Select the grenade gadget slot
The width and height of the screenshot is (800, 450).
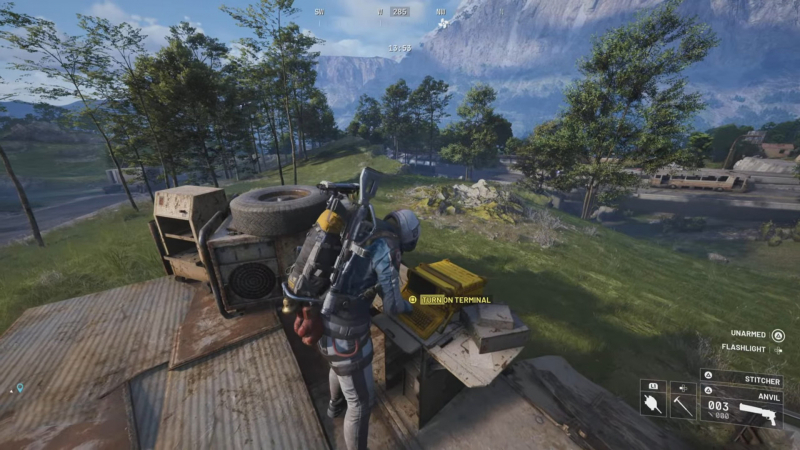[653, 404]
